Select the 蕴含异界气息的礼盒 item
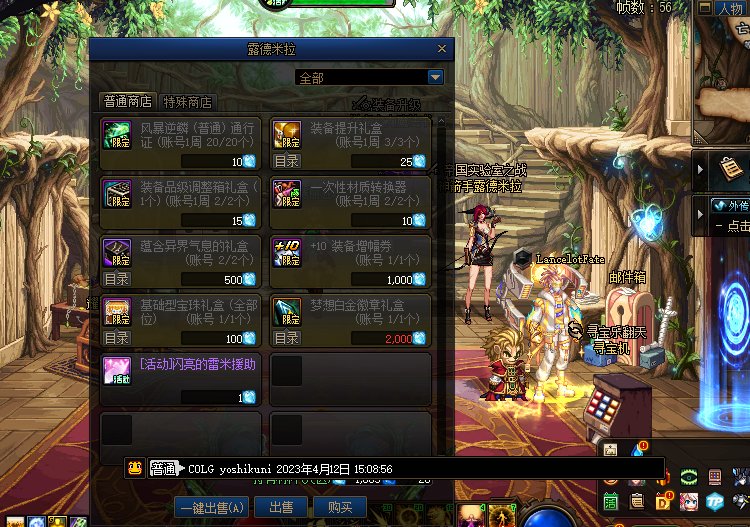Image resolution: width=750 pixels, height=527 pixels. (181, 260)
